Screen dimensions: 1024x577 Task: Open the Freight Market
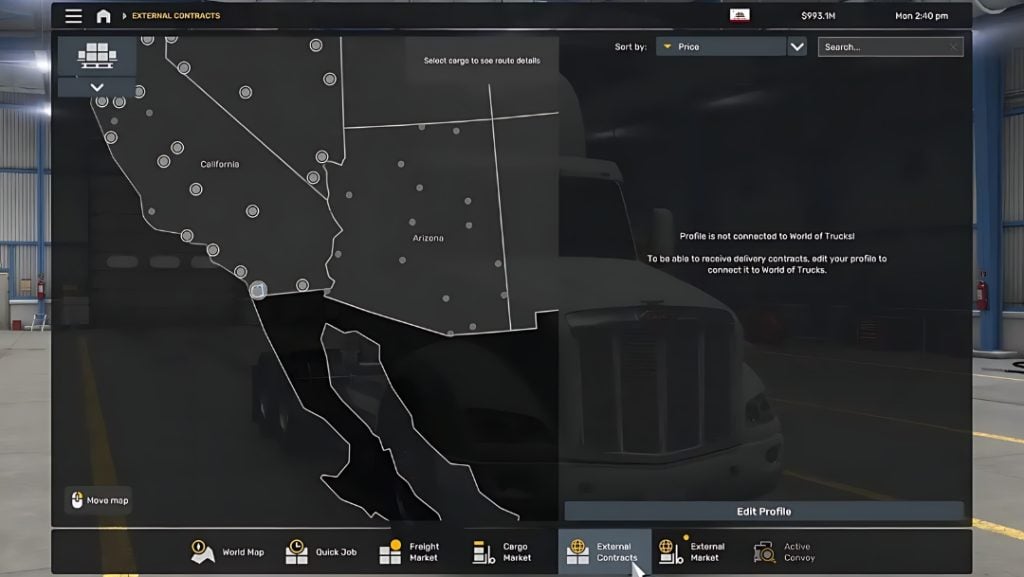[410, 552]
